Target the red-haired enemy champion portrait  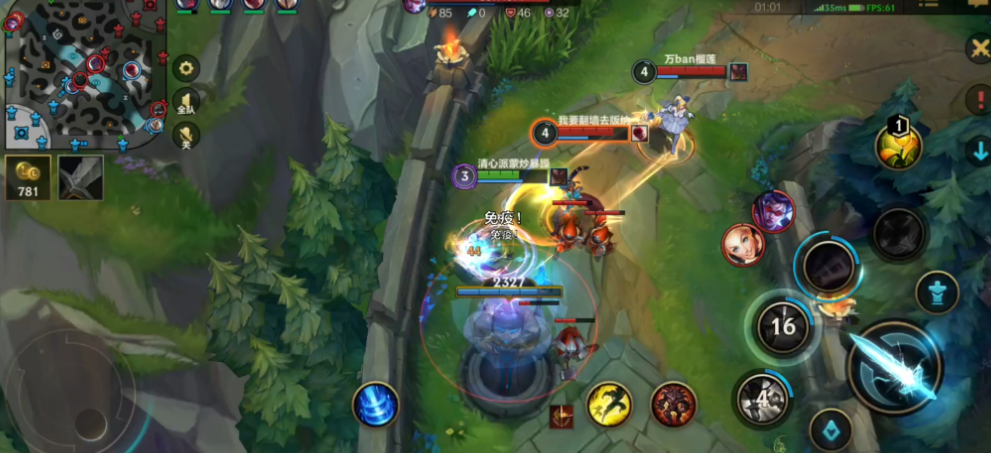[741, 245]
